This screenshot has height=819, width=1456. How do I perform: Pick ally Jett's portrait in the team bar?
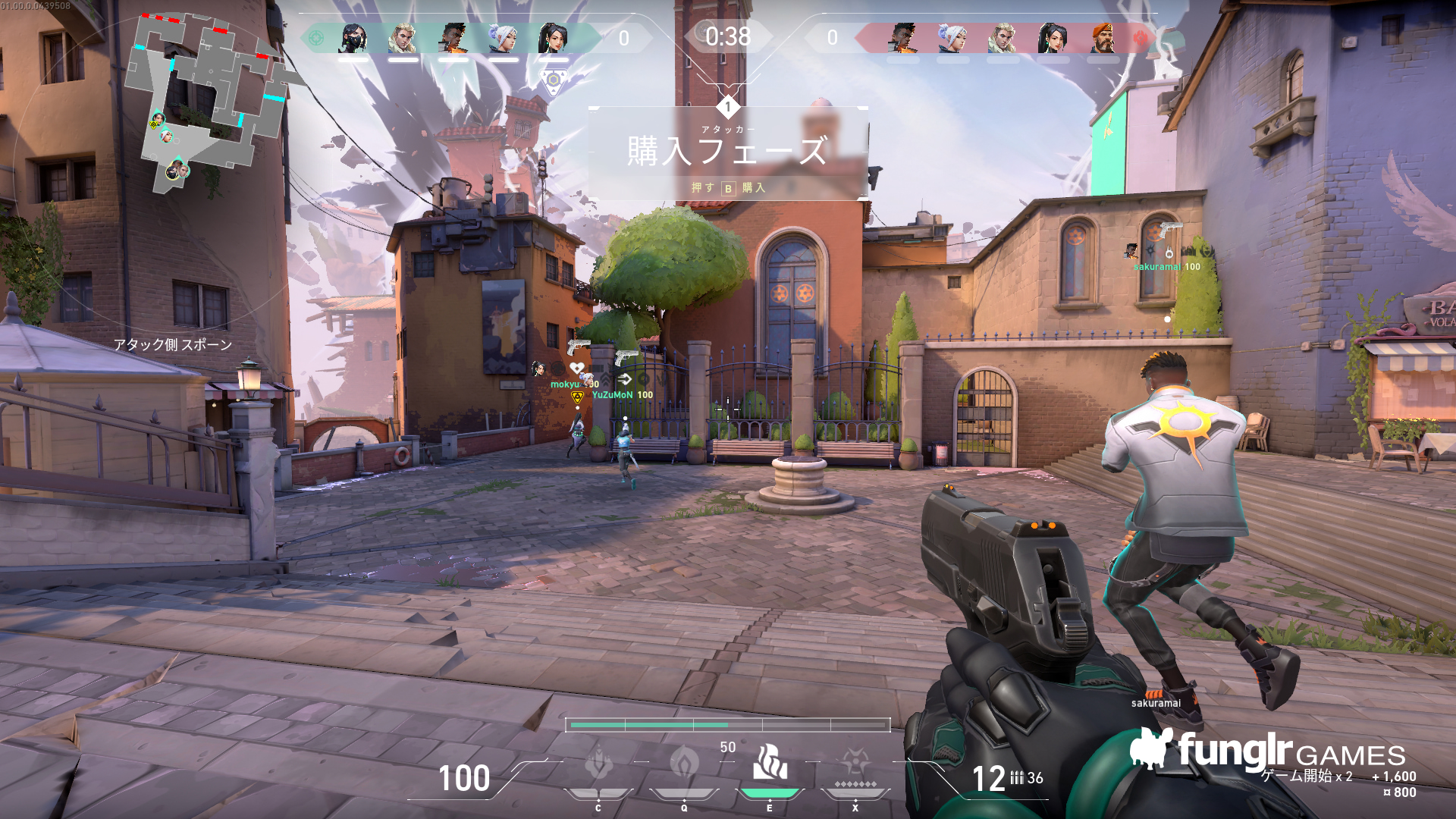point(504,38)
